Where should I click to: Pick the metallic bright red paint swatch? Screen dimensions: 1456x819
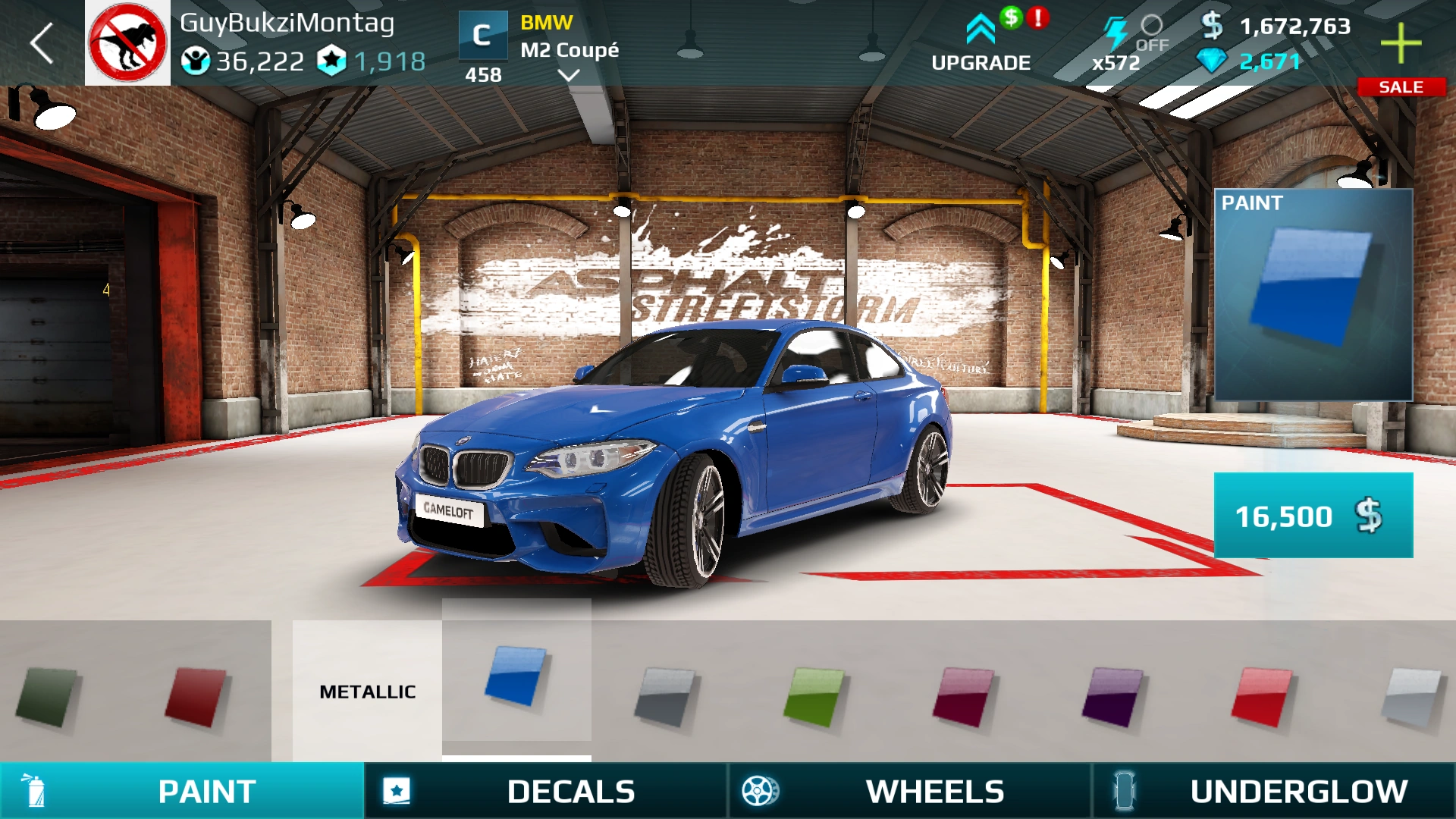(x=1261, y=696)
